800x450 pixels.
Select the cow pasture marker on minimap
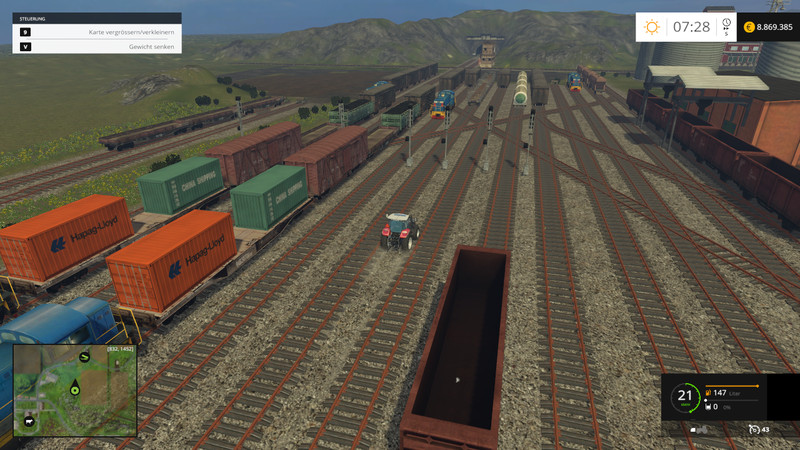[29, 422]
